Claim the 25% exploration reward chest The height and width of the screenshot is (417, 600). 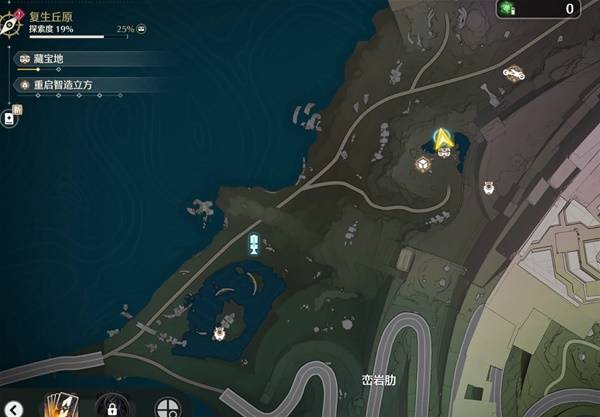coord(141,30)
